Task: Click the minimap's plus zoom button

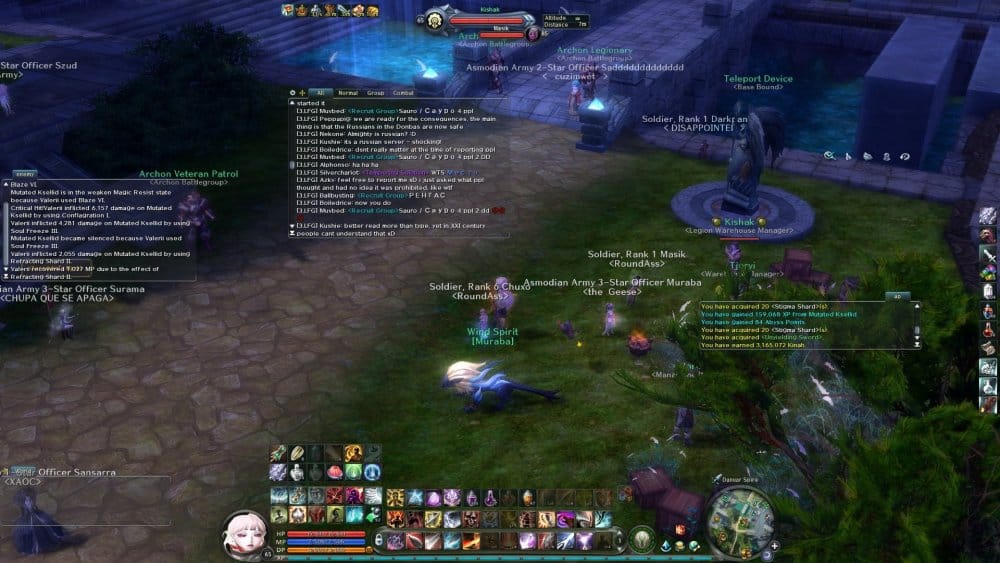Action: (x=774, y=546)
